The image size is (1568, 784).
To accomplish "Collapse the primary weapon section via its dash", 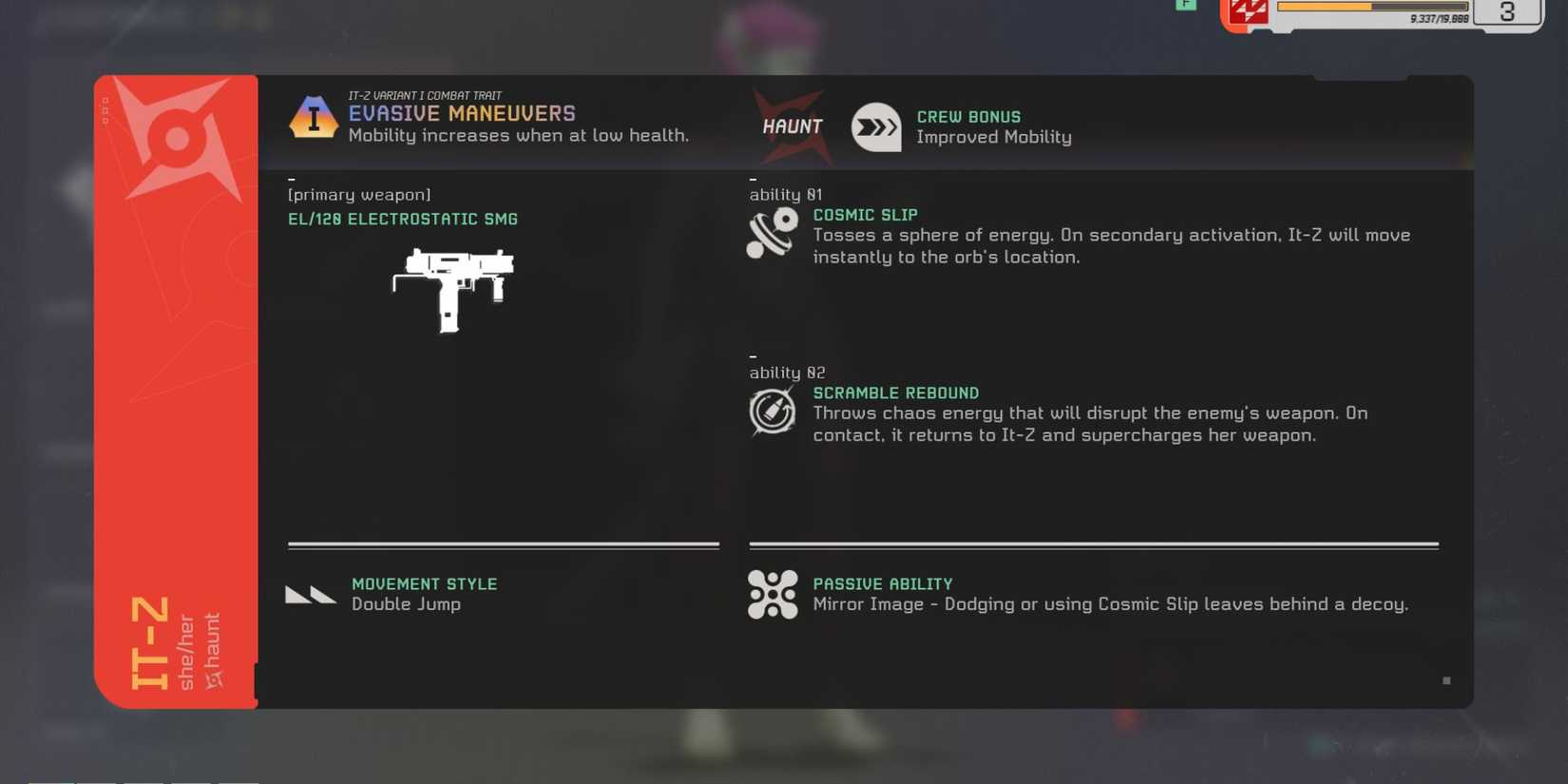I will pos(293,177).
